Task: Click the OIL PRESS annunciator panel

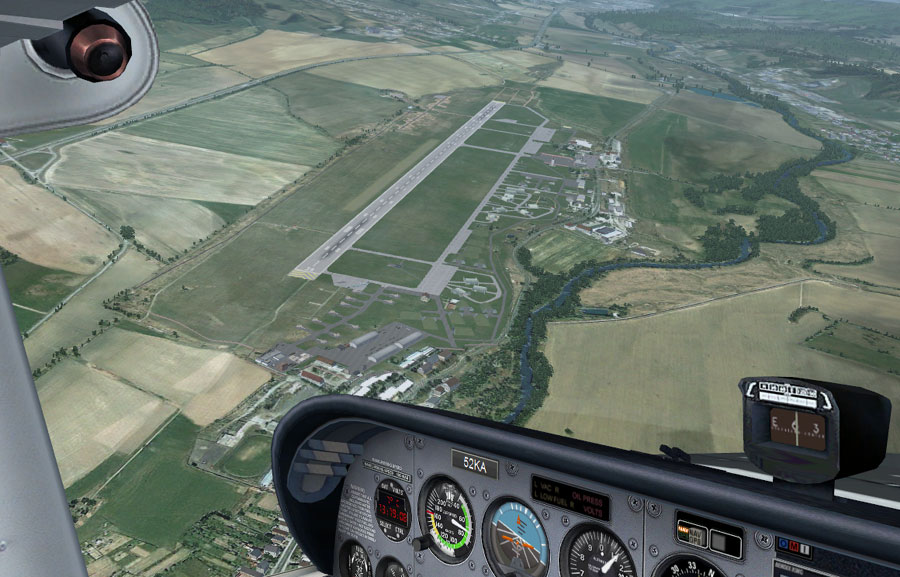Action: click(x=570, y=498)
